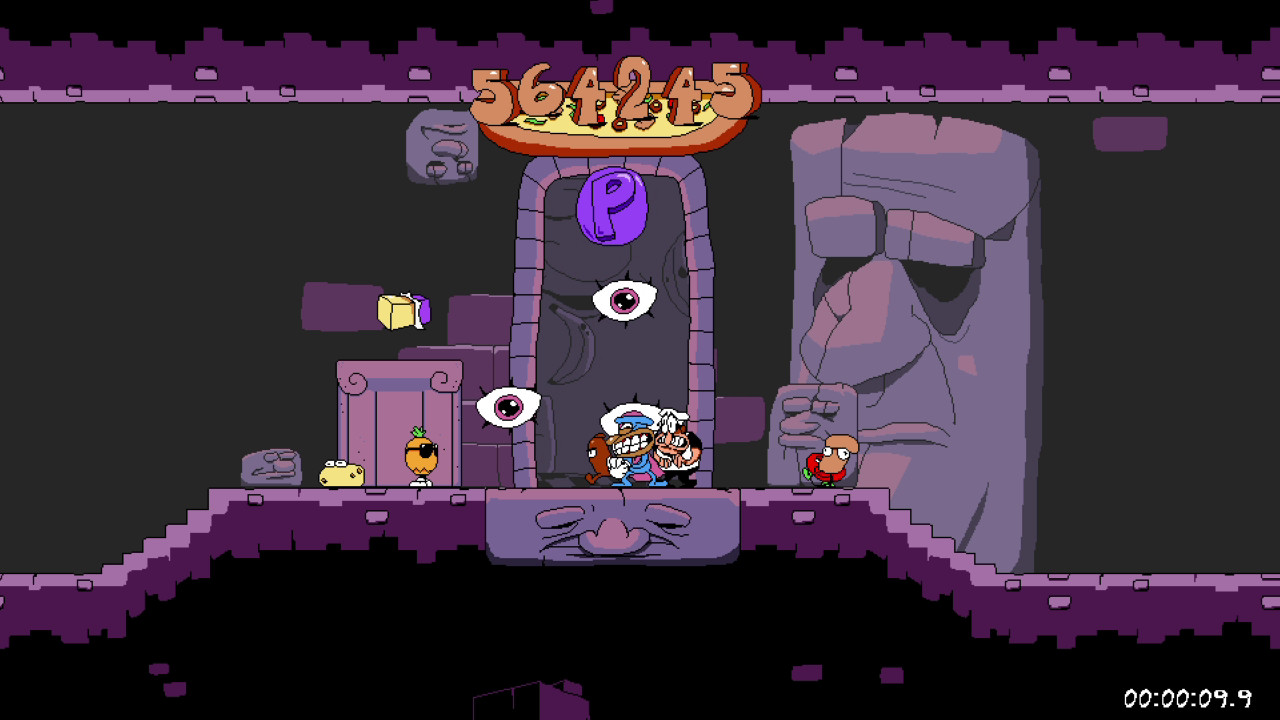The image size is (1280, 720).
Task: Toggle the lower floating eyeball
Action: tap(511, 407)
